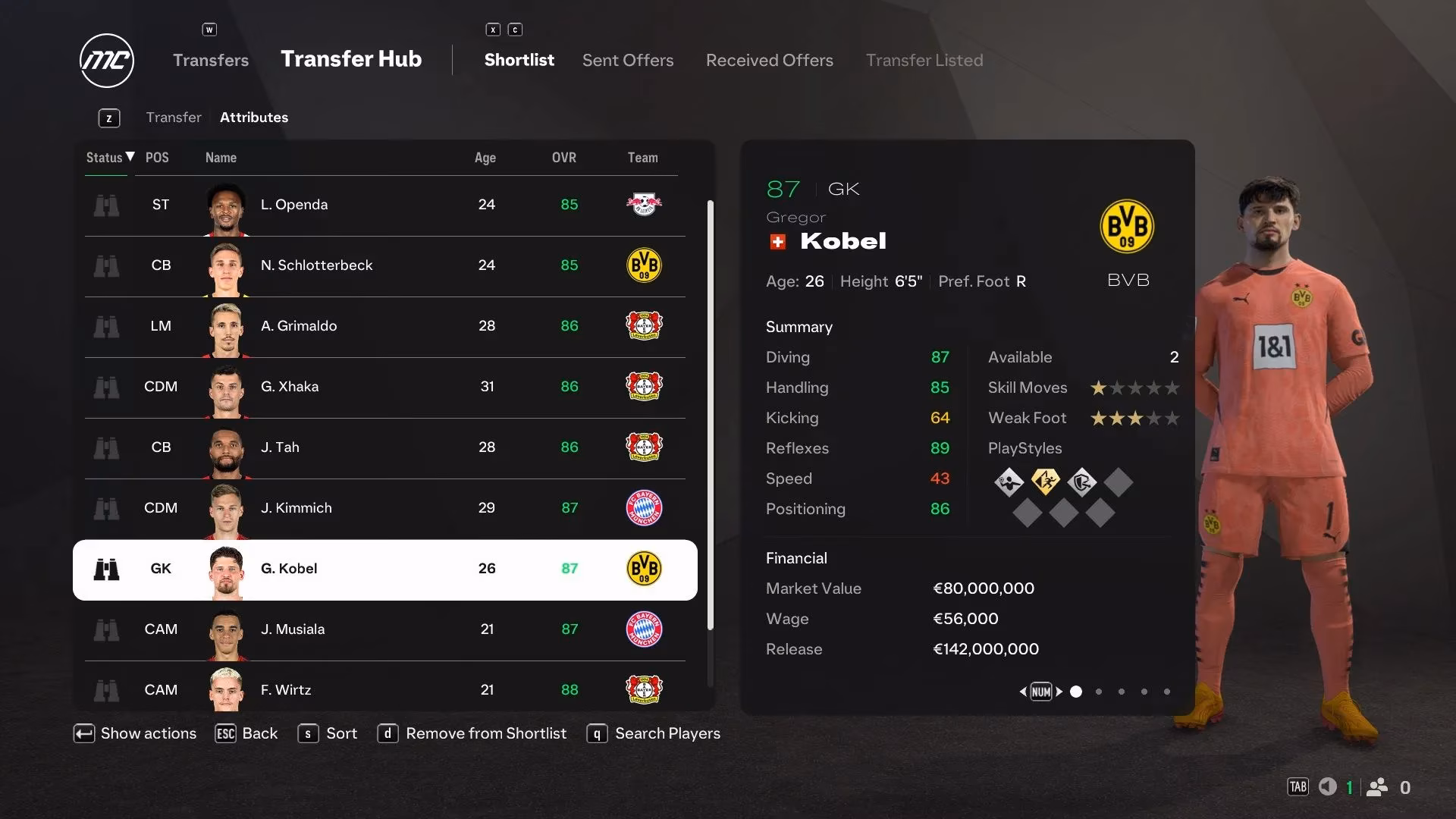Click the MC club crest logo

[x=106, y=61]
